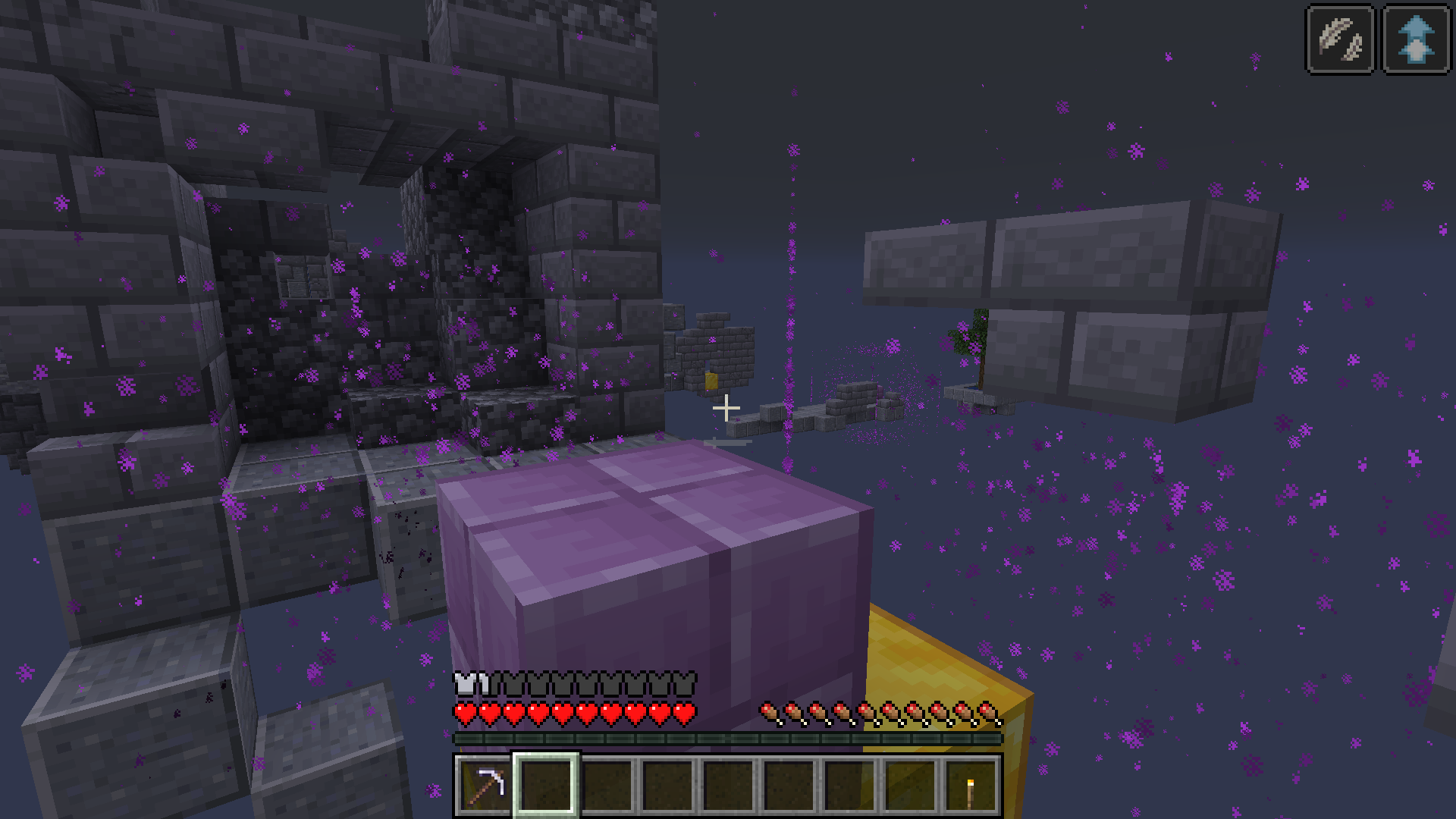The image size is (1456, 819).
Task: Select the highlighted empty hotbar slot
Action: 544,786
